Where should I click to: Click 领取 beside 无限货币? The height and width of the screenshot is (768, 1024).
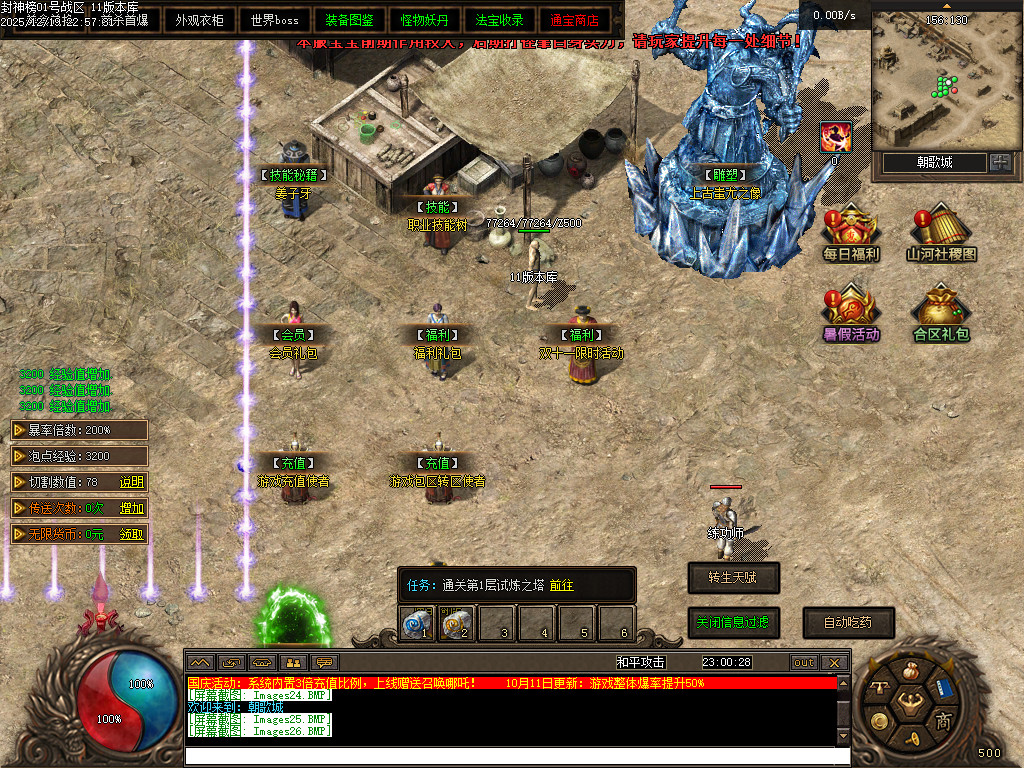[131, 534]
